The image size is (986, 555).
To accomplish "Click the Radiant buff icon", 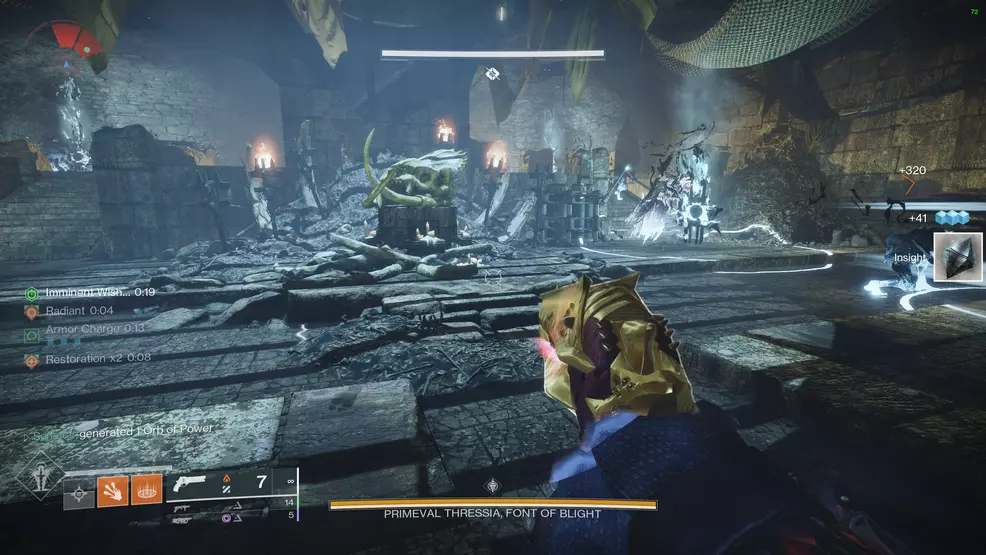I will pyautogui.click(x=31, y=311).
